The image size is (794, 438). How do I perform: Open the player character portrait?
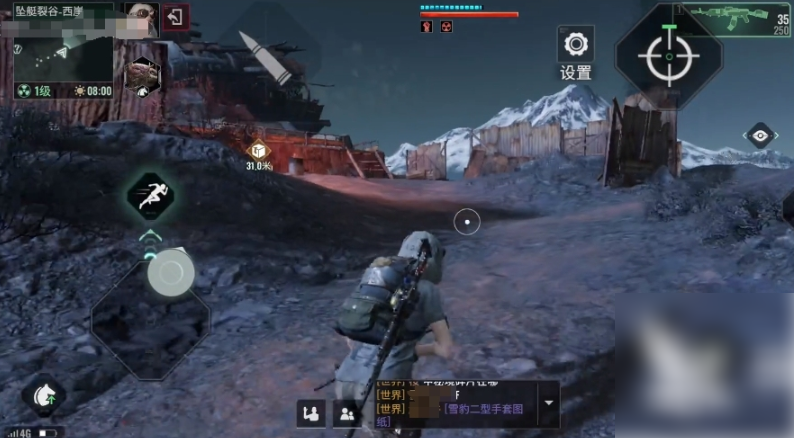tap(139, 18)
